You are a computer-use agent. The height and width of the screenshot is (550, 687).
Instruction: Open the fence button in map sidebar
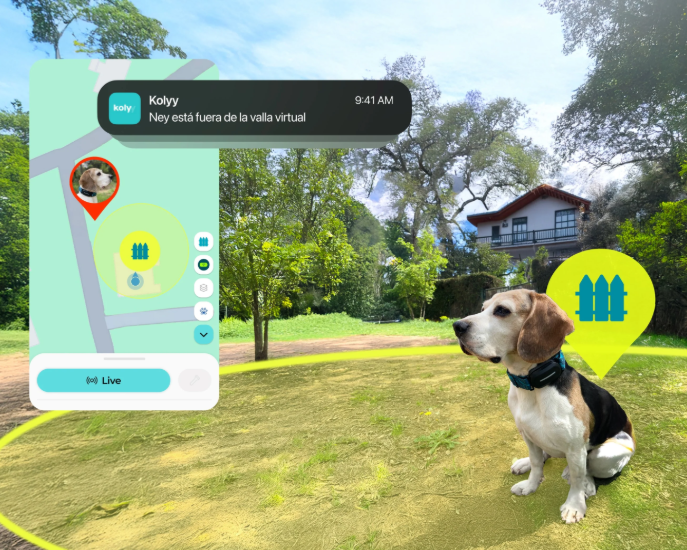pos(203,242)
